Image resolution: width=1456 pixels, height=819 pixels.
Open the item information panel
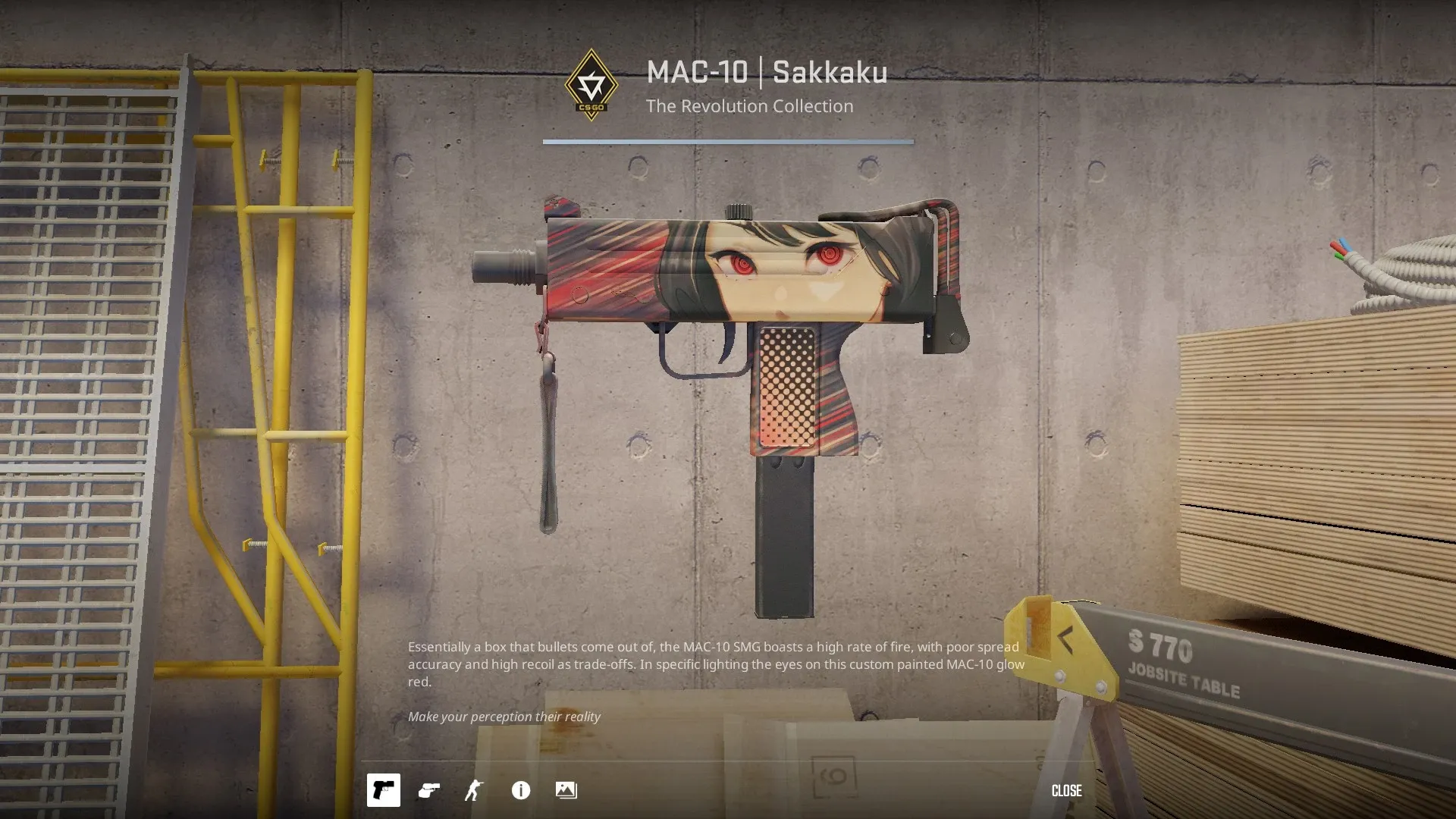point(521,790)
